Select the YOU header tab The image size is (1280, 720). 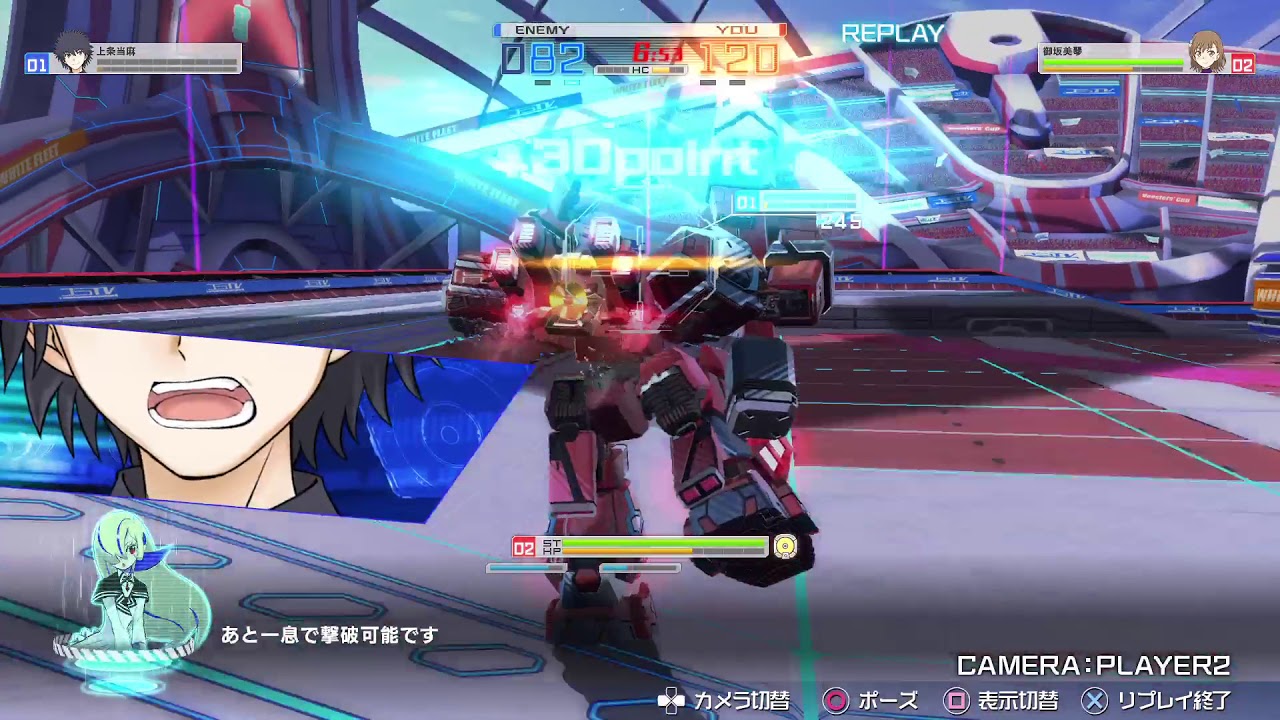[735, 32]
